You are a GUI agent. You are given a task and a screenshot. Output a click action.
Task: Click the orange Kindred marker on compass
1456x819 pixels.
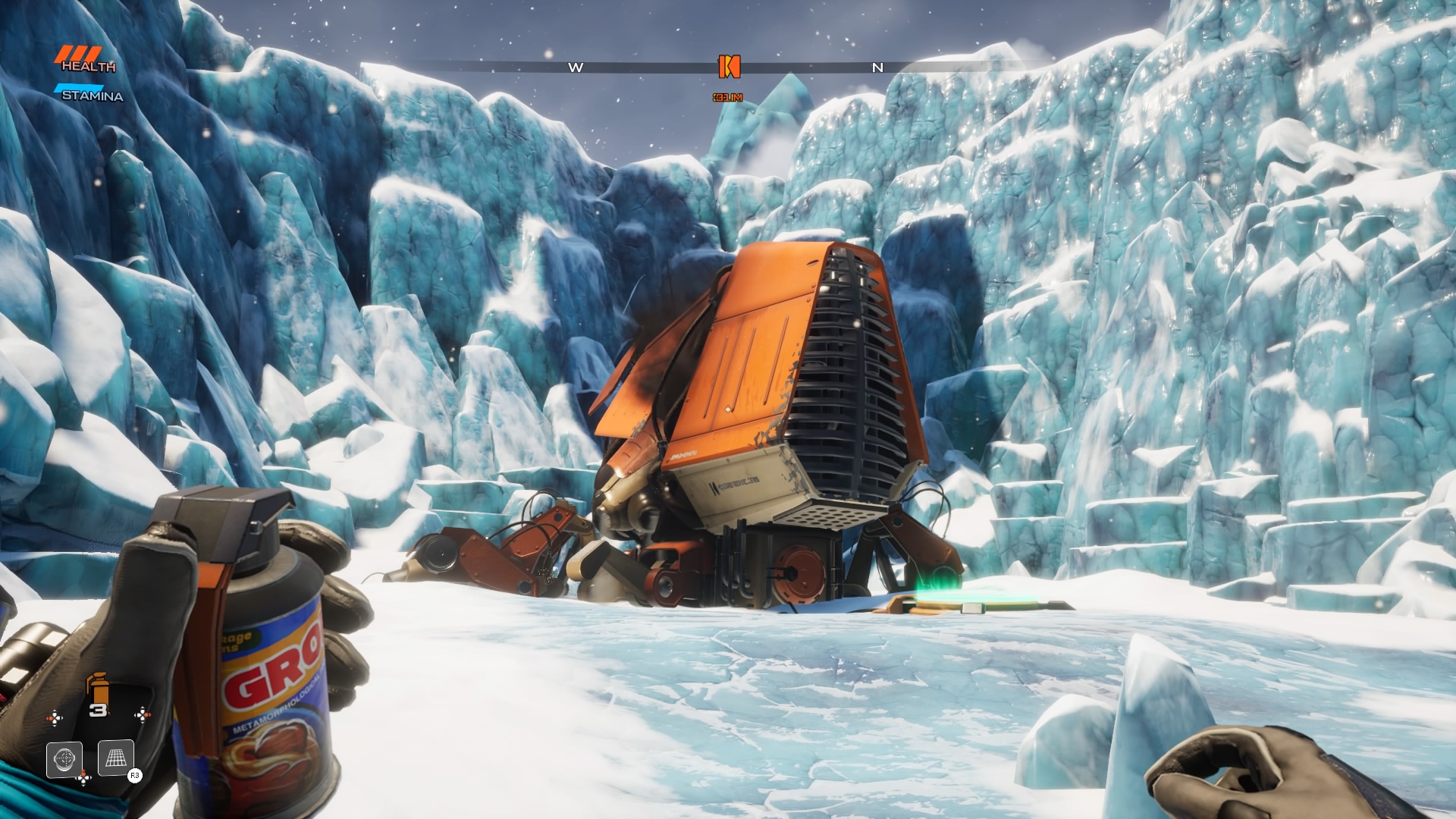(x=729, y=67)
